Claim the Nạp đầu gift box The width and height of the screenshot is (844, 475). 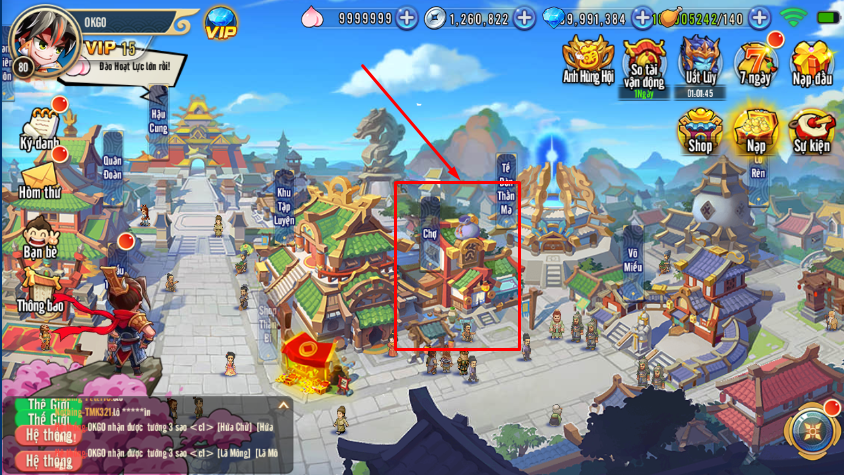pyautogui.click(x=813, y=60)
